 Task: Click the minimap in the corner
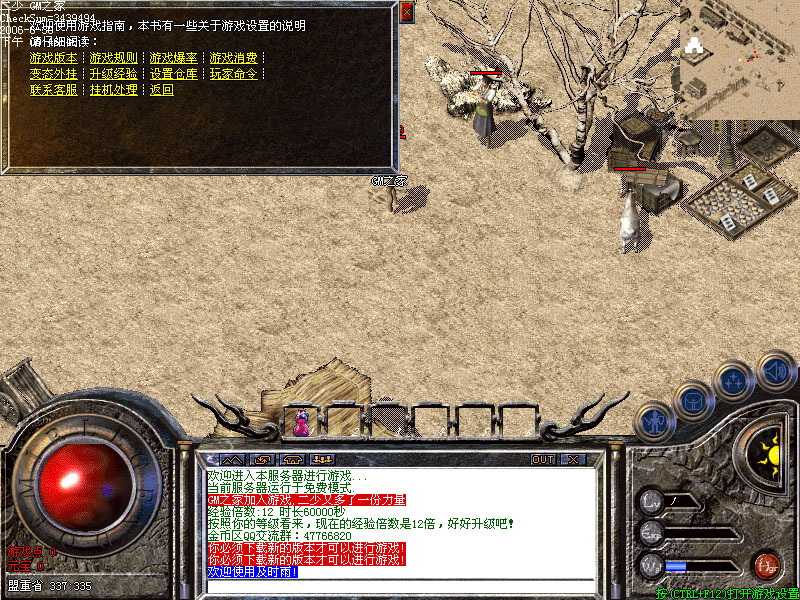point(740,60)
